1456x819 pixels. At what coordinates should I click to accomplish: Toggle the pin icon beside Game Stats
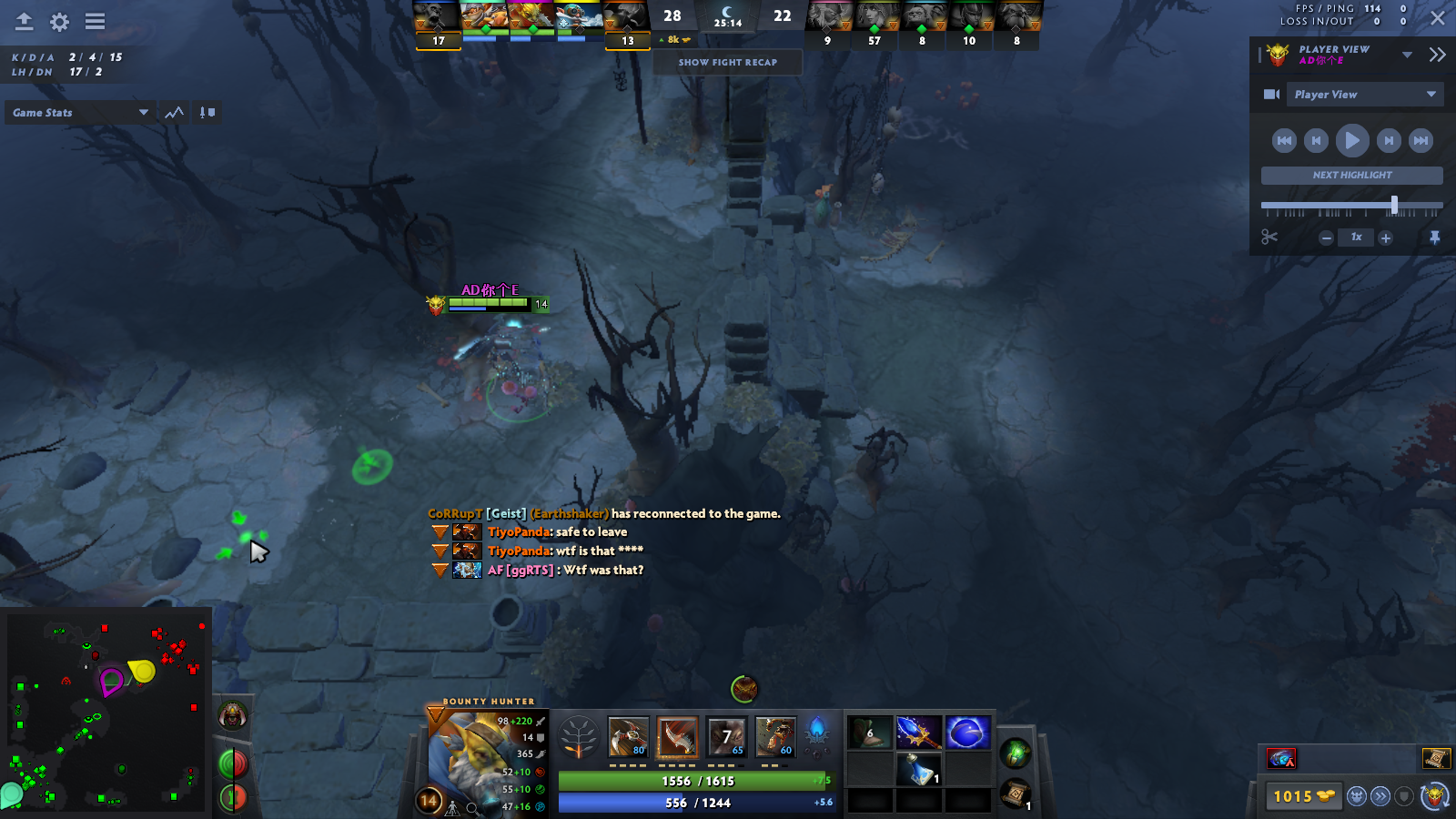206,112
